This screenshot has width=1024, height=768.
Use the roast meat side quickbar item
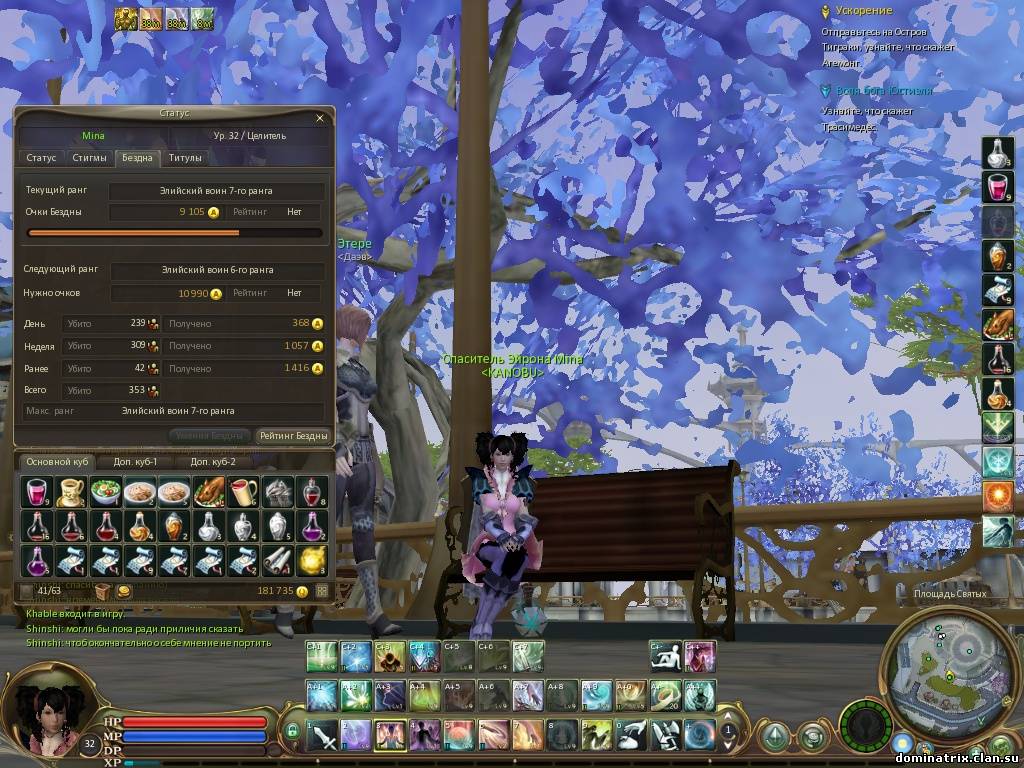pos(997,323)
